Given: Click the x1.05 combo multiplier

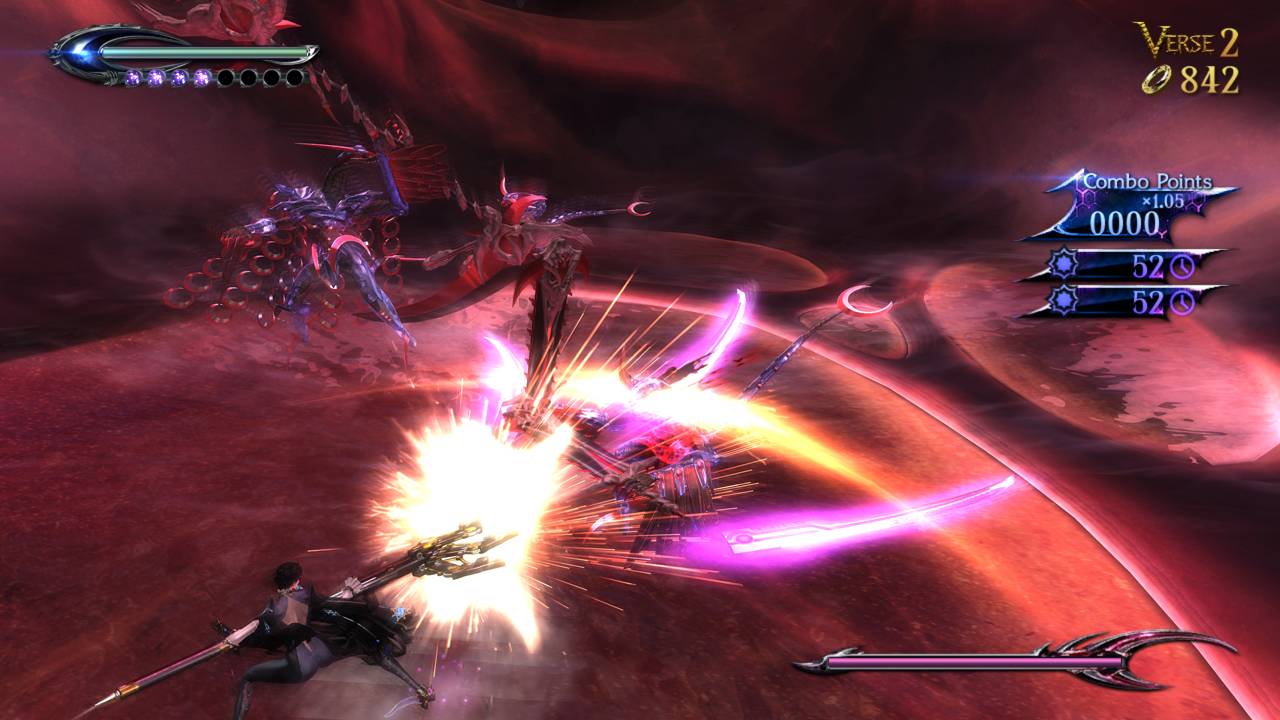Looking at the screenshot, I should click(1161, 201).
